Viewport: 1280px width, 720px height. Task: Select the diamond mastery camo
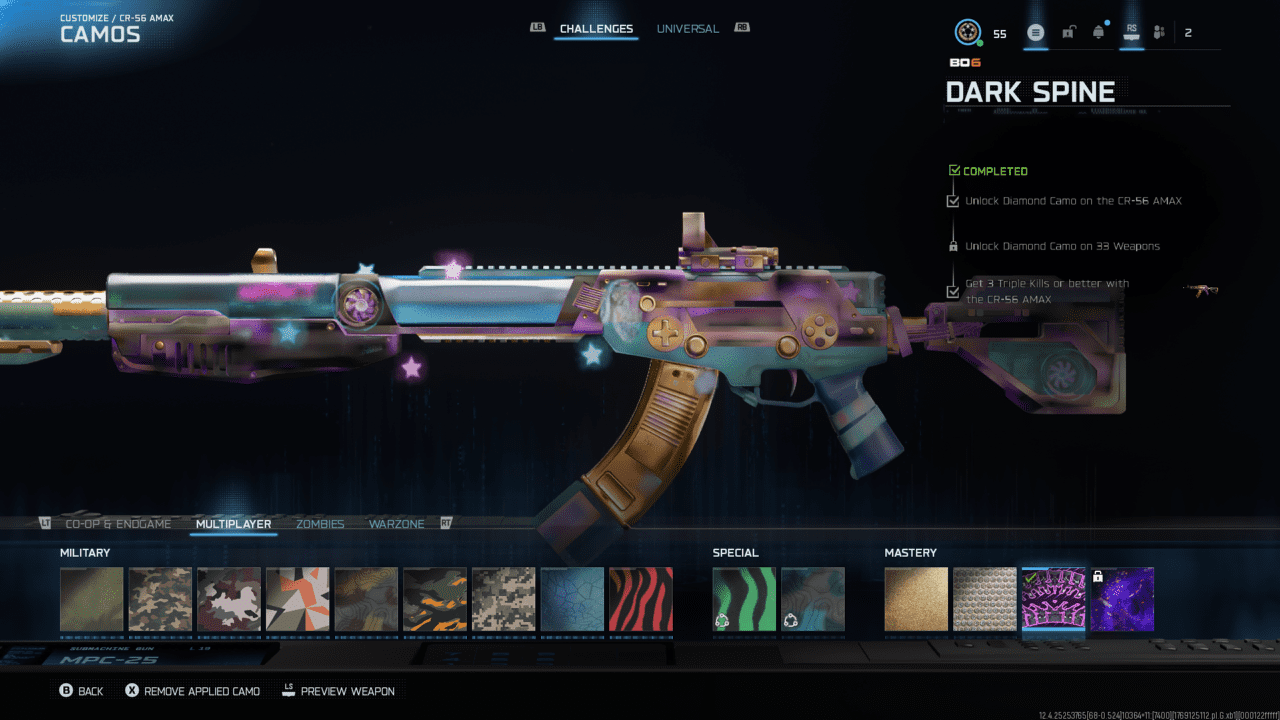click(x=984, y=599)
